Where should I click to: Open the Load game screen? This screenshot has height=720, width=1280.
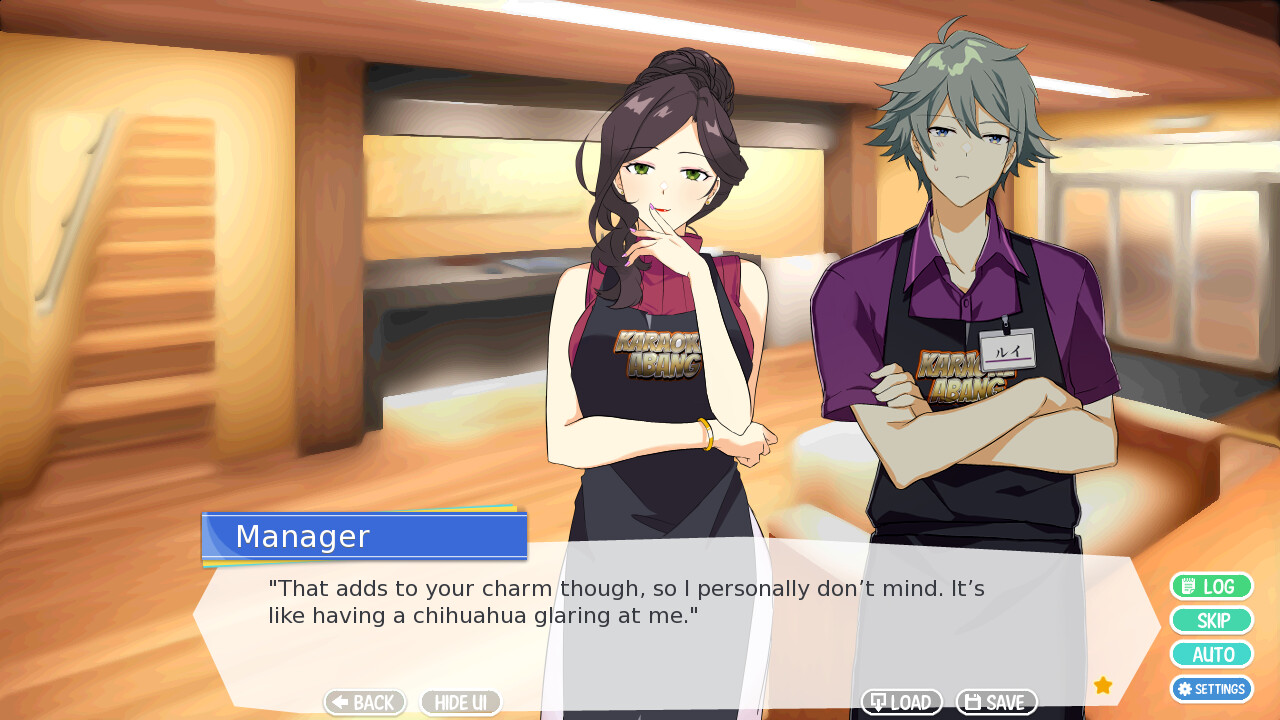click(x=901, y=703)
